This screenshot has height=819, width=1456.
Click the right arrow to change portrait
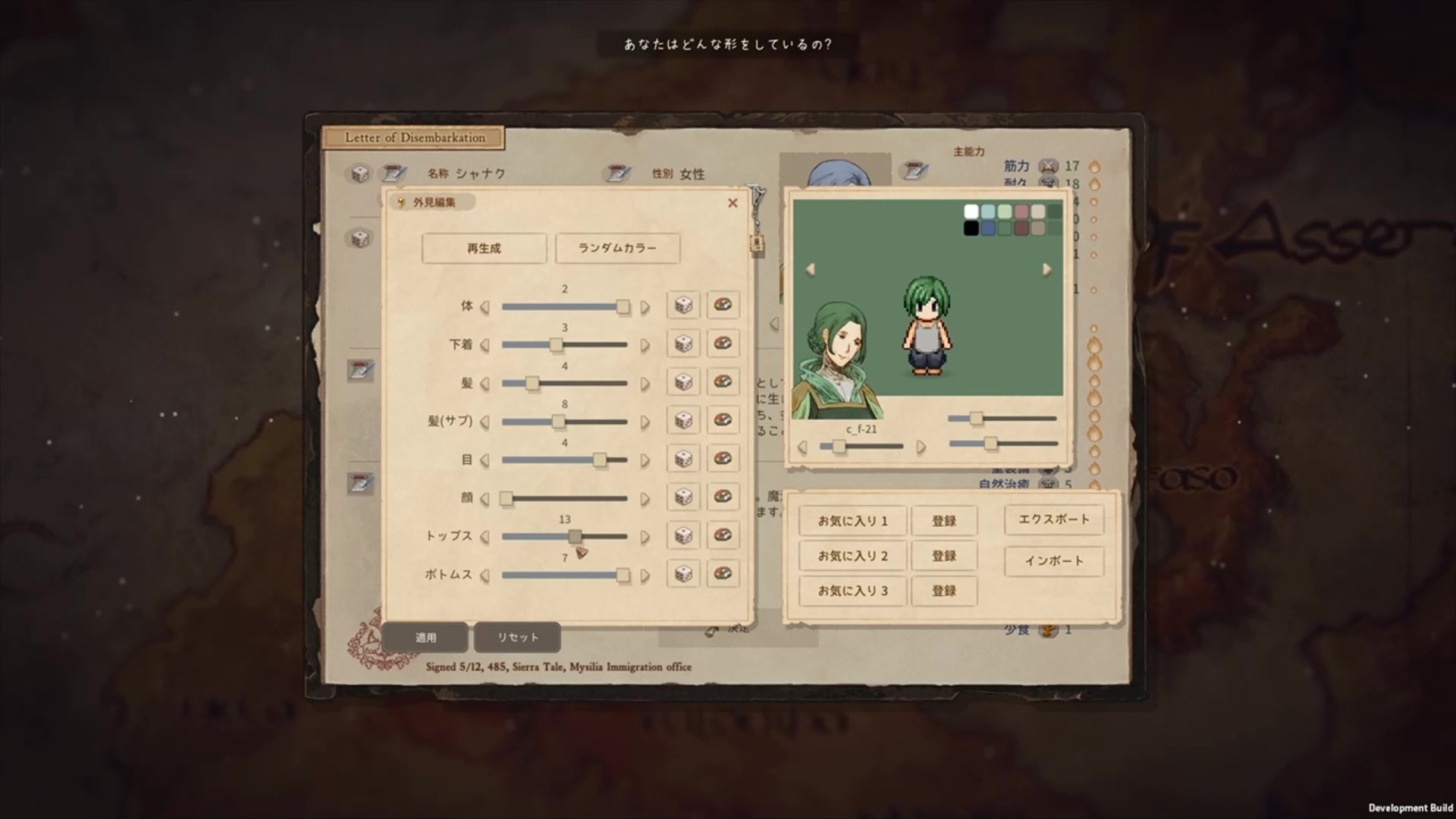[x=1046, y=269]
